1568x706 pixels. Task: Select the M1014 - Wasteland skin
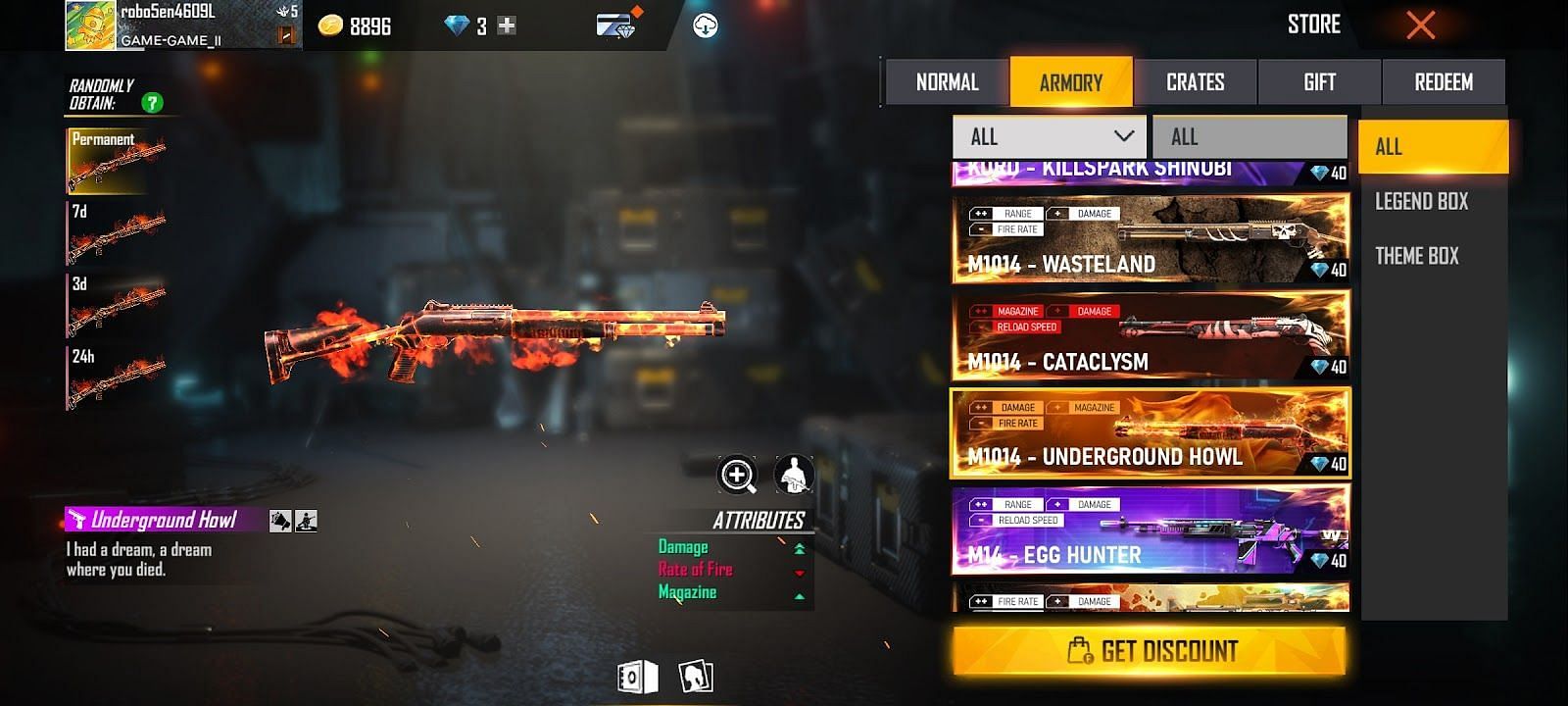coord(1150,239)
